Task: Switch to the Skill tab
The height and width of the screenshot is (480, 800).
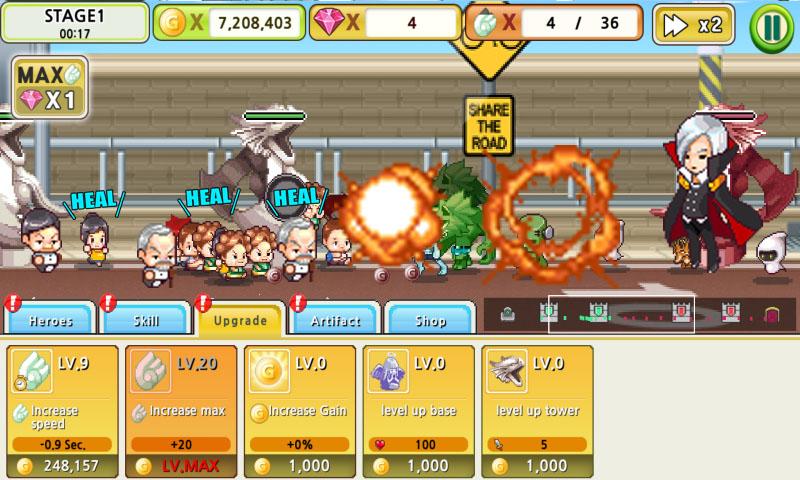Action: [x=146, y=320]
